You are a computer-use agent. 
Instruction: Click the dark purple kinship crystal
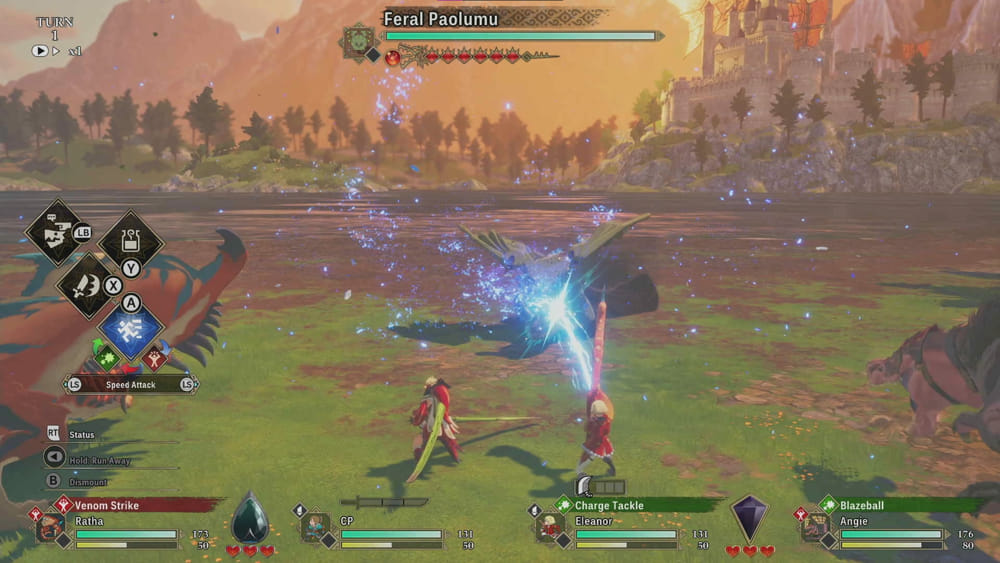click(749, 518)
